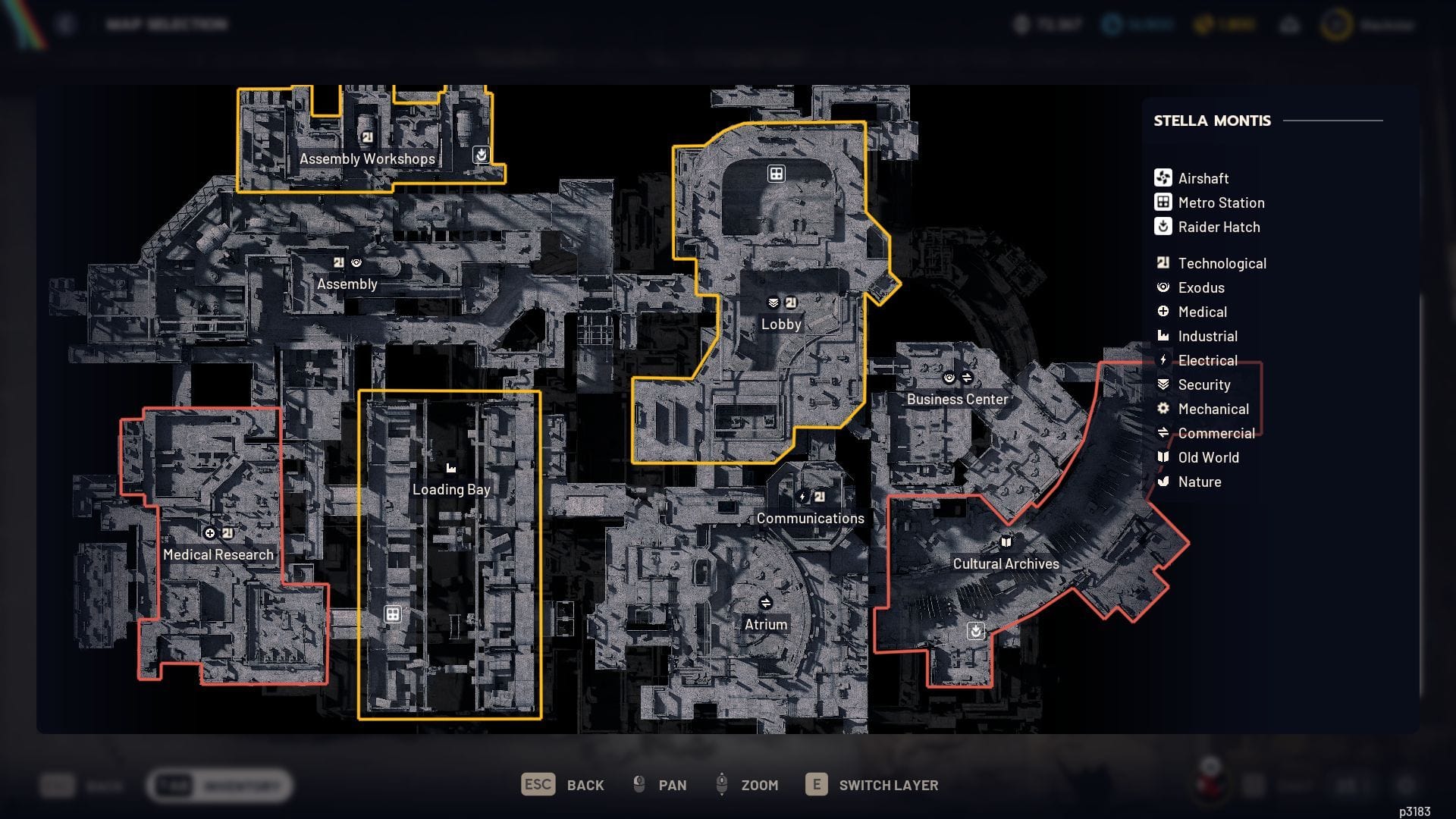
Task: Click the Commercial marker on the Atrium
Action: pyautogui.click(x=766, y=604)
